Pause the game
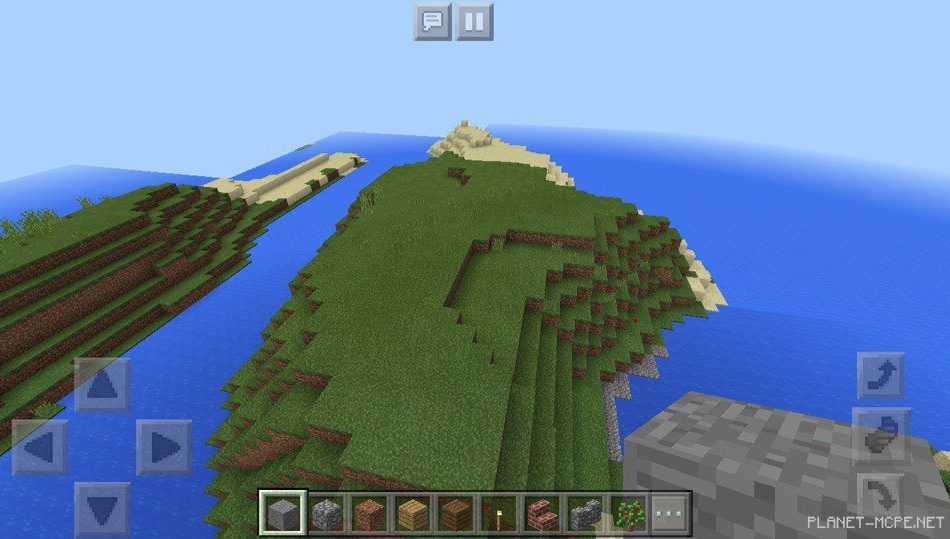Screen dimensions: 950x539 point(475,21)
